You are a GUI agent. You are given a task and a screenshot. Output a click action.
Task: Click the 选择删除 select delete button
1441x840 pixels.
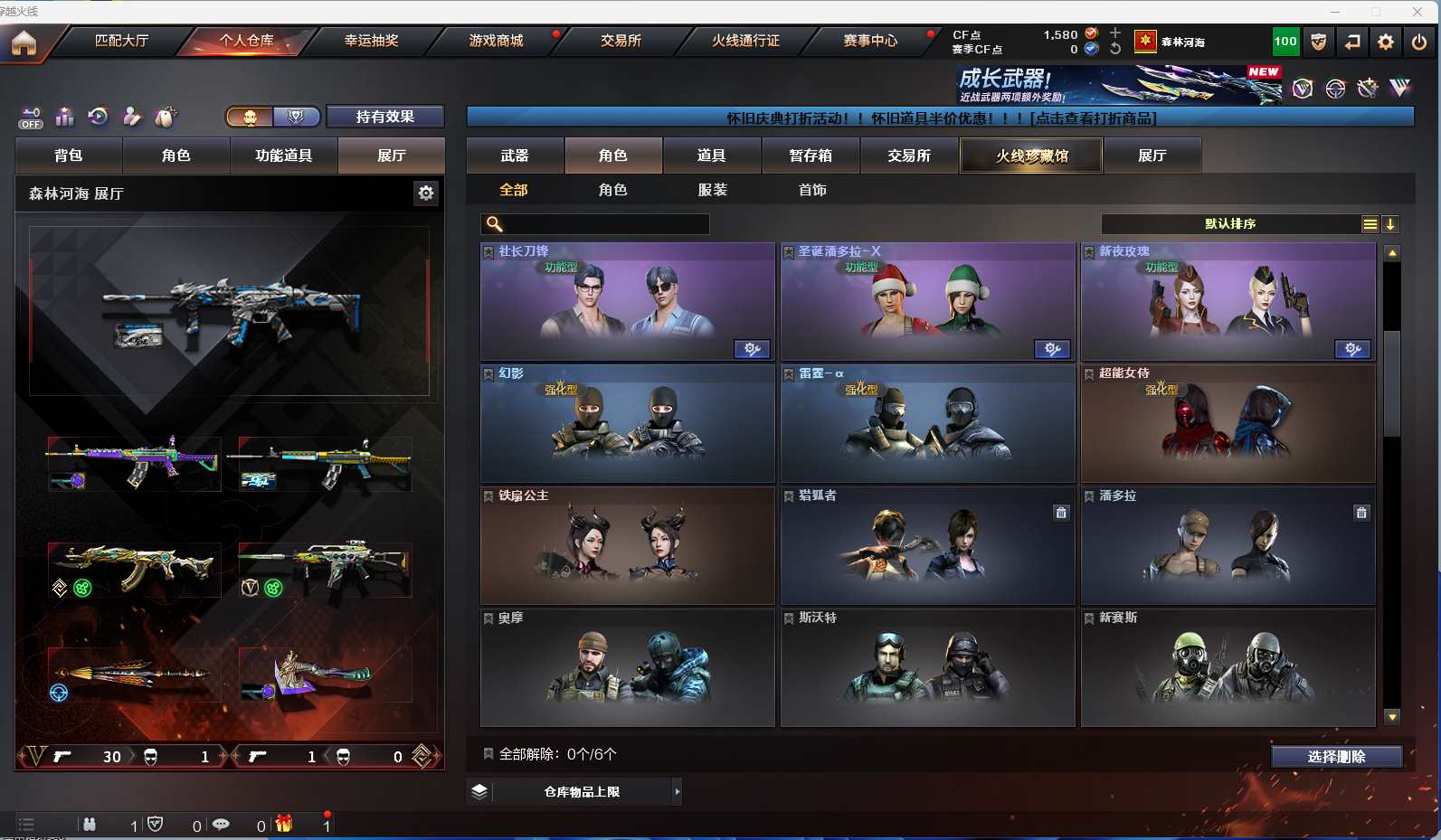pyautogui.click(x=1336, y=757)
